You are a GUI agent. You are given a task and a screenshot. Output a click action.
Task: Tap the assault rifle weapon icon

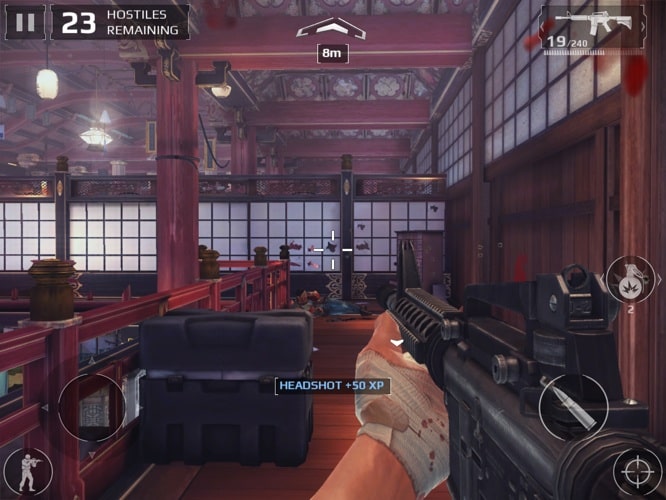coord(593,26)
